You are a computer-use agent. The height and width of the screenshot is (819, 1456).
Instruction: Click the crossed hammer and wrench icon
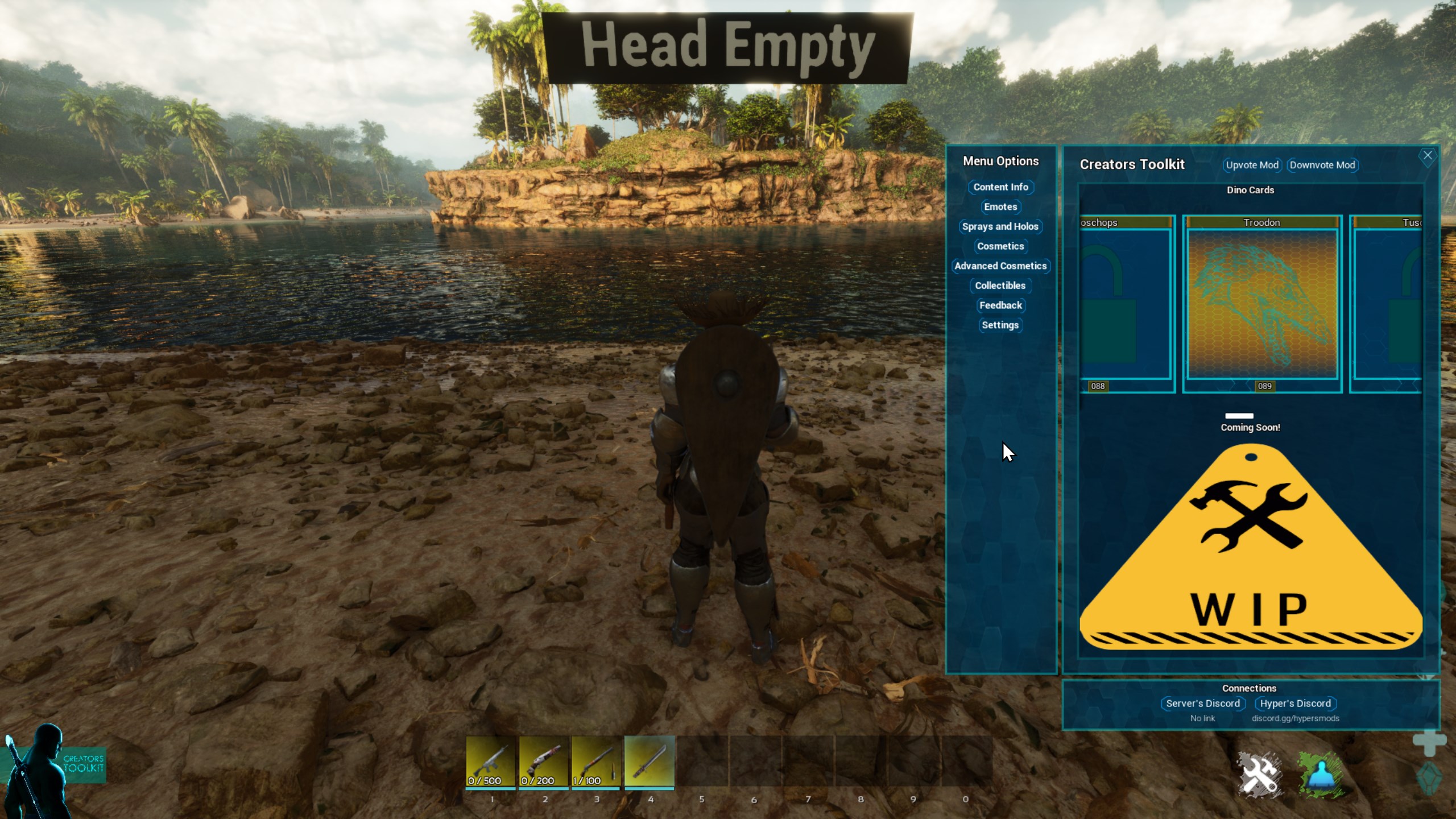click(1259, 775)
